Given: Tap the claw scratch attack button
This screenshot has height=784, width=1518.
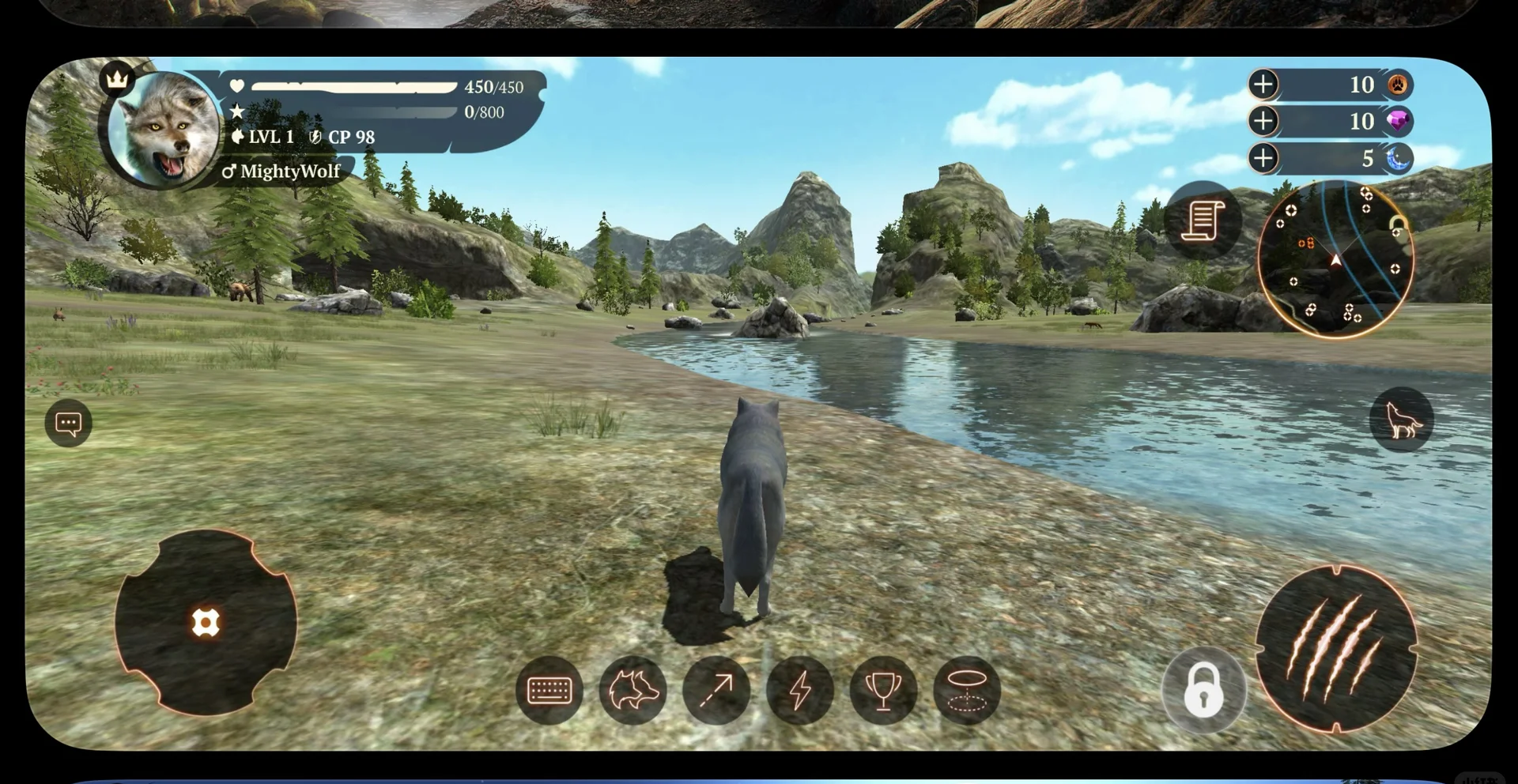Looking at the screenshot, I should 1336,649.
